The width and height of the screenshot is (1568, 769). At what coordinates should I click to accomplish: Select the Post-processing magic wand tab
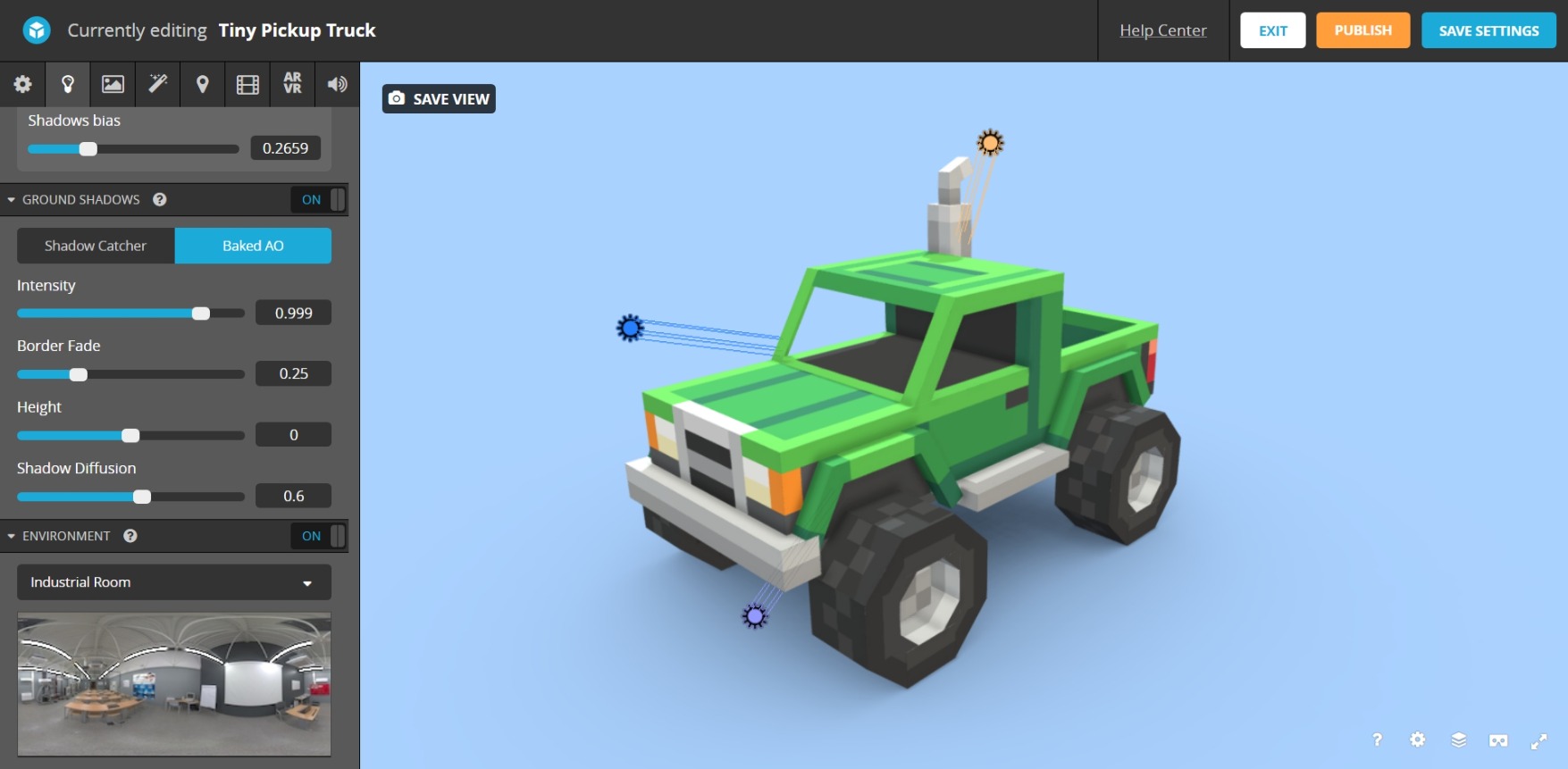coord(157,84)
